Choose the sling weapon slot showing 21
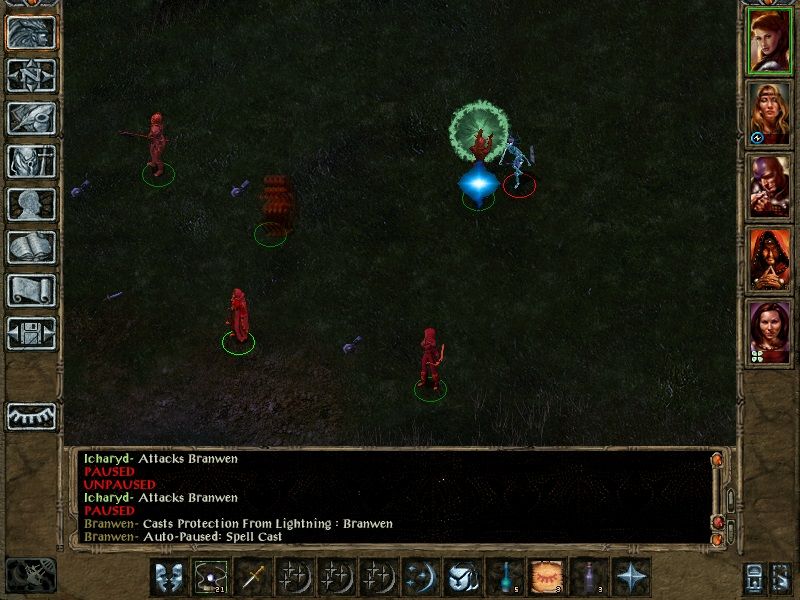 [x=211, y=577]
